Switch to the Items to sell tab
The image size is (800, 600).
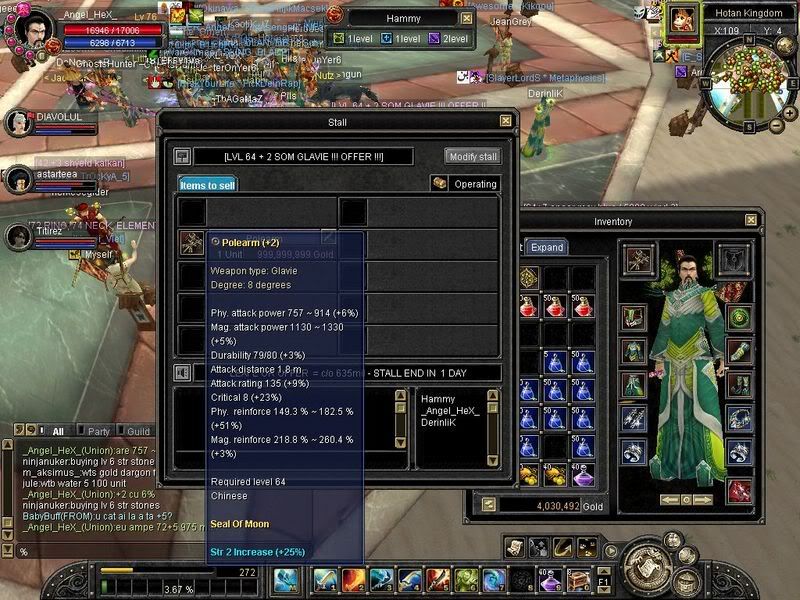tap(207, 185)
